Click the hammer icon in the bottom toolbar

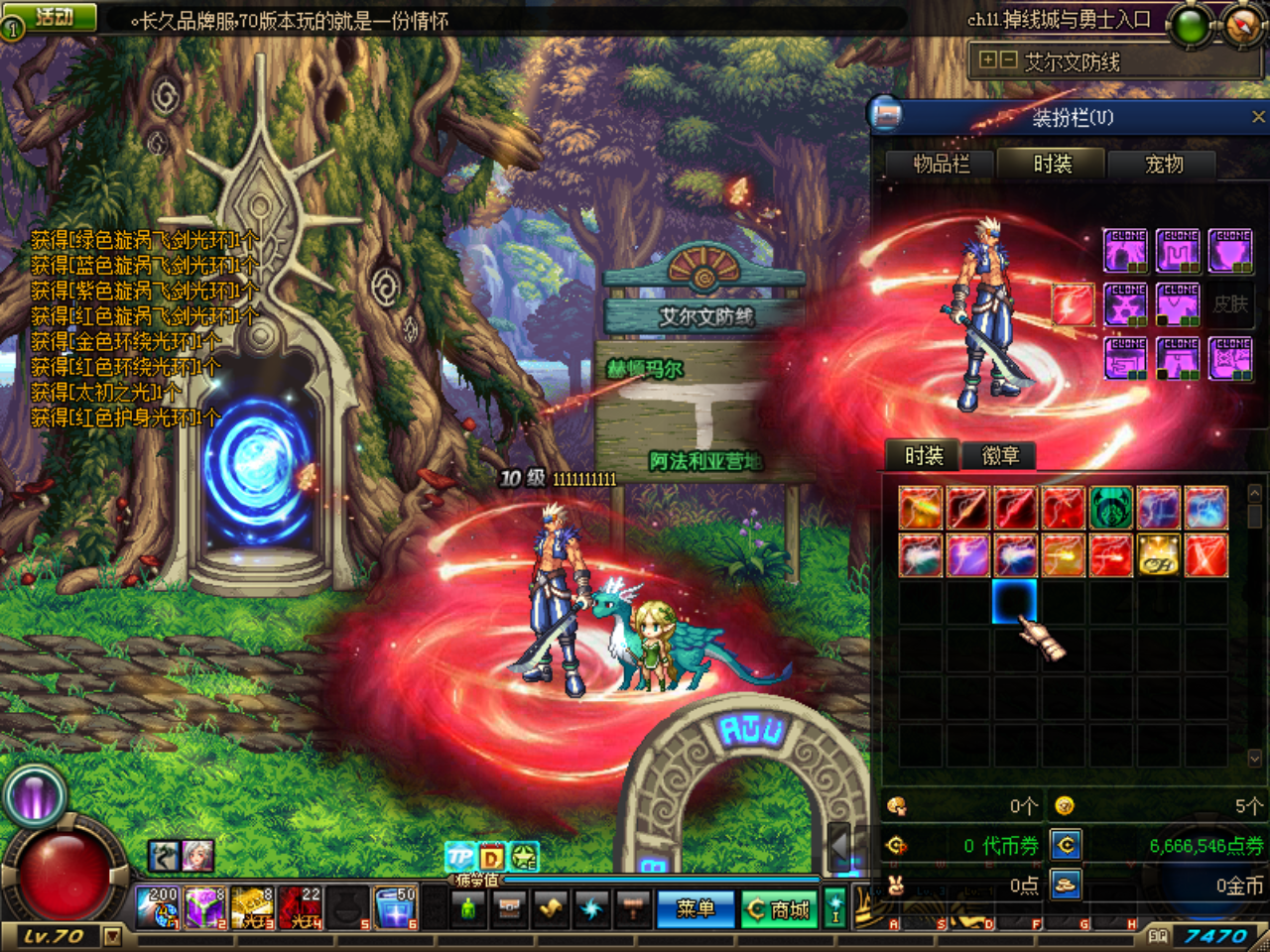(633, 908)
